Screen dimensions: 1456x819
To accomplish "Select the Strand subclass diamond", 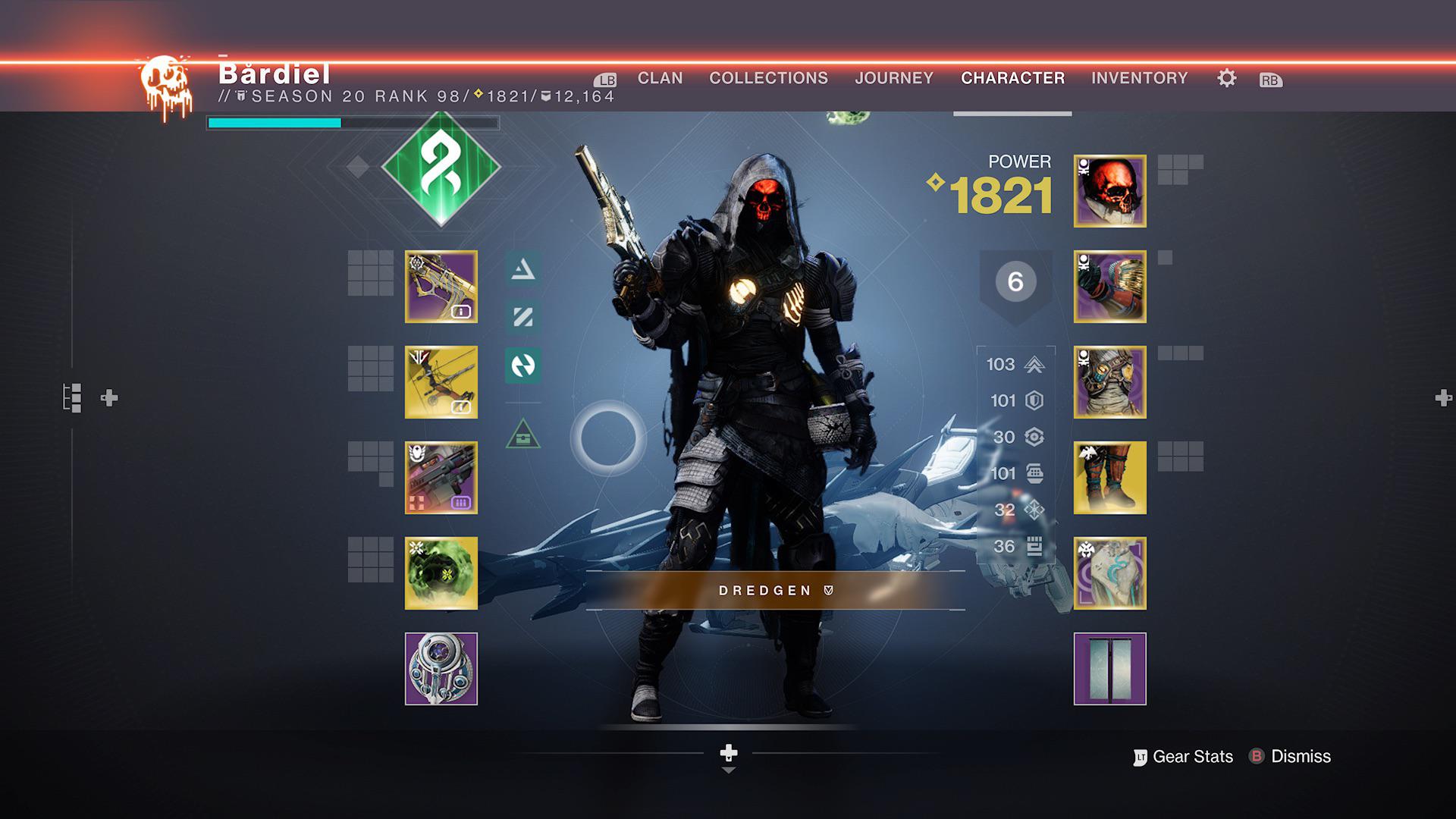I will 442,173.
